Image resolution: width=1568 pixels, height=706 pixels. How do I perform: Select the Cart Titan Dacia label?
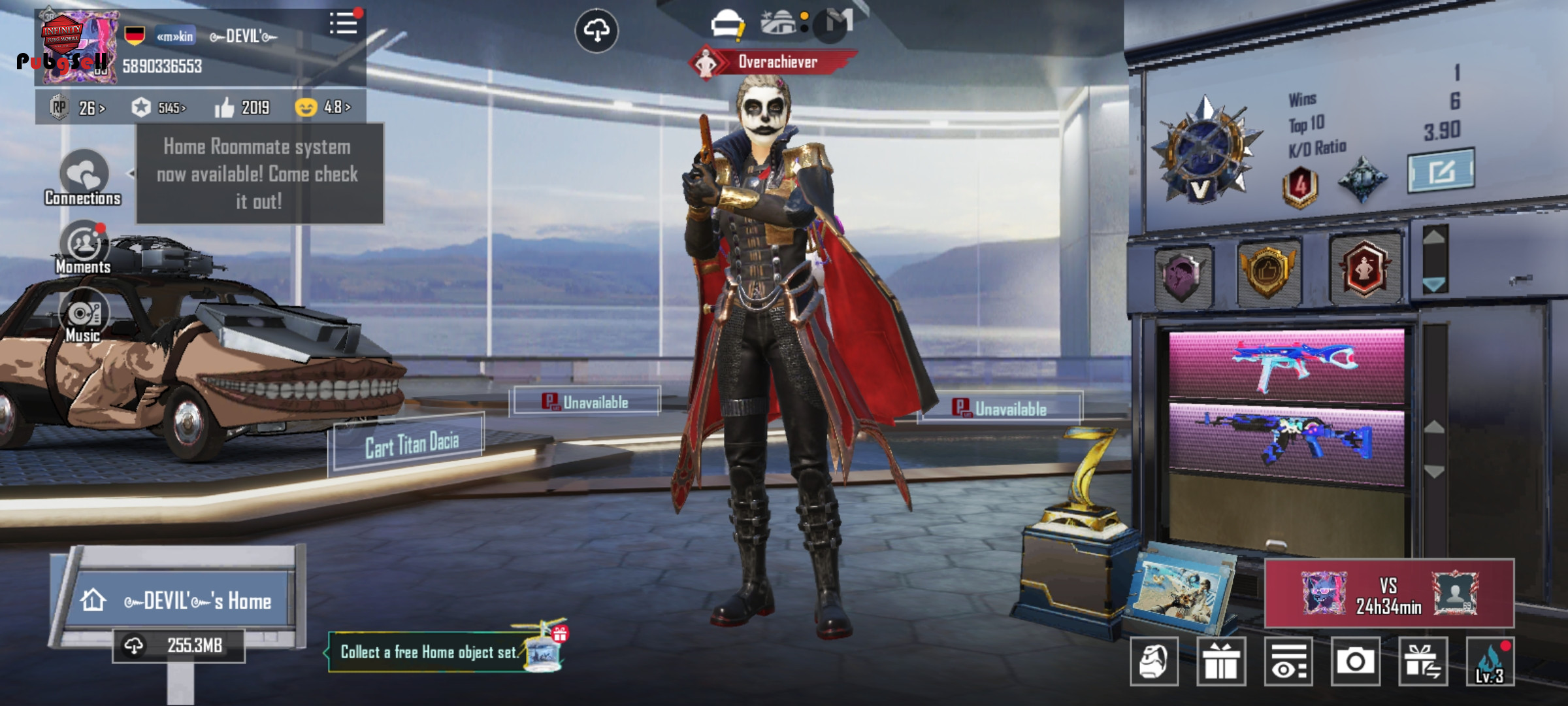click(x=411, y=445)
